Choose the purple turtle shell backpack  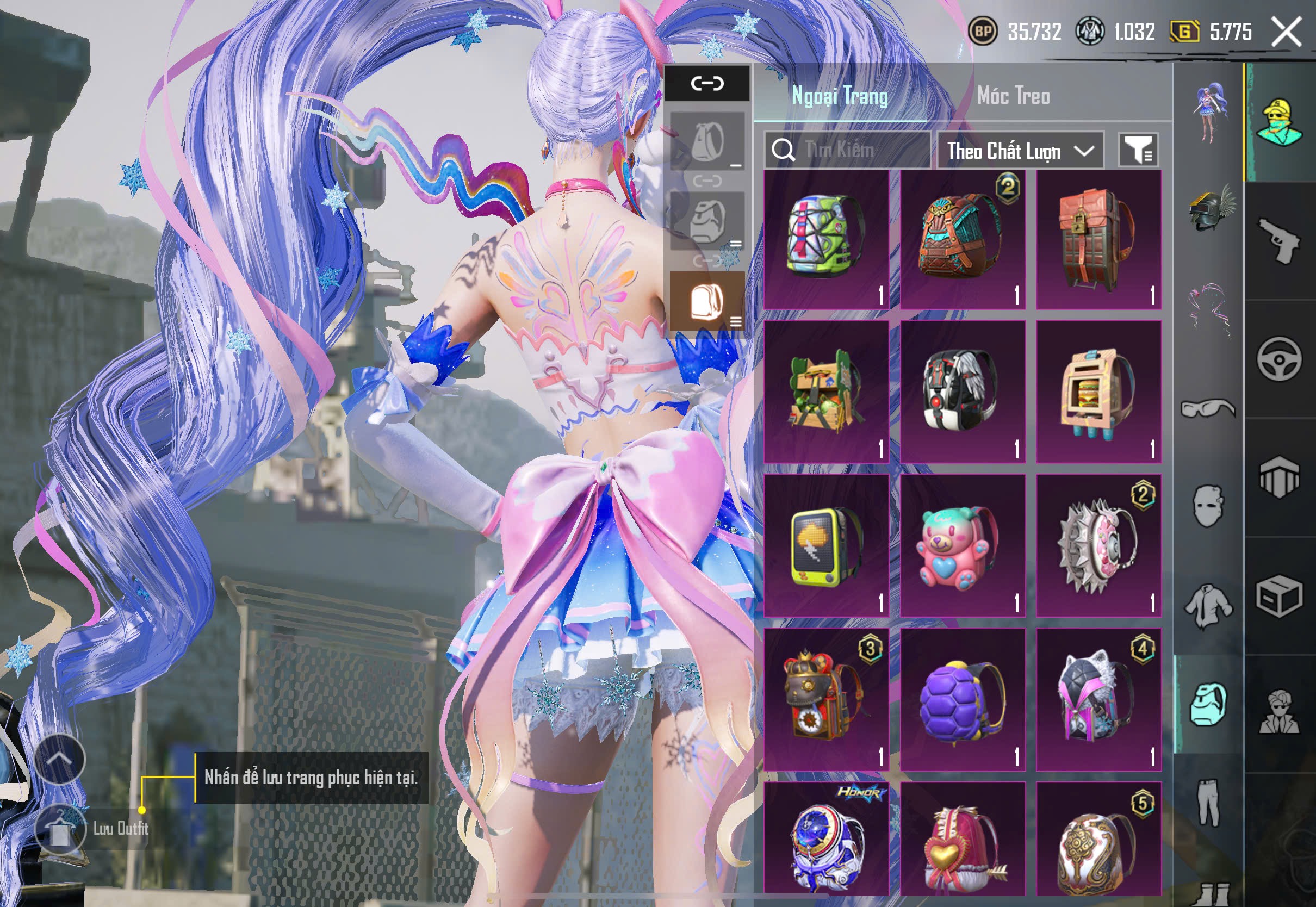point(962,700)
